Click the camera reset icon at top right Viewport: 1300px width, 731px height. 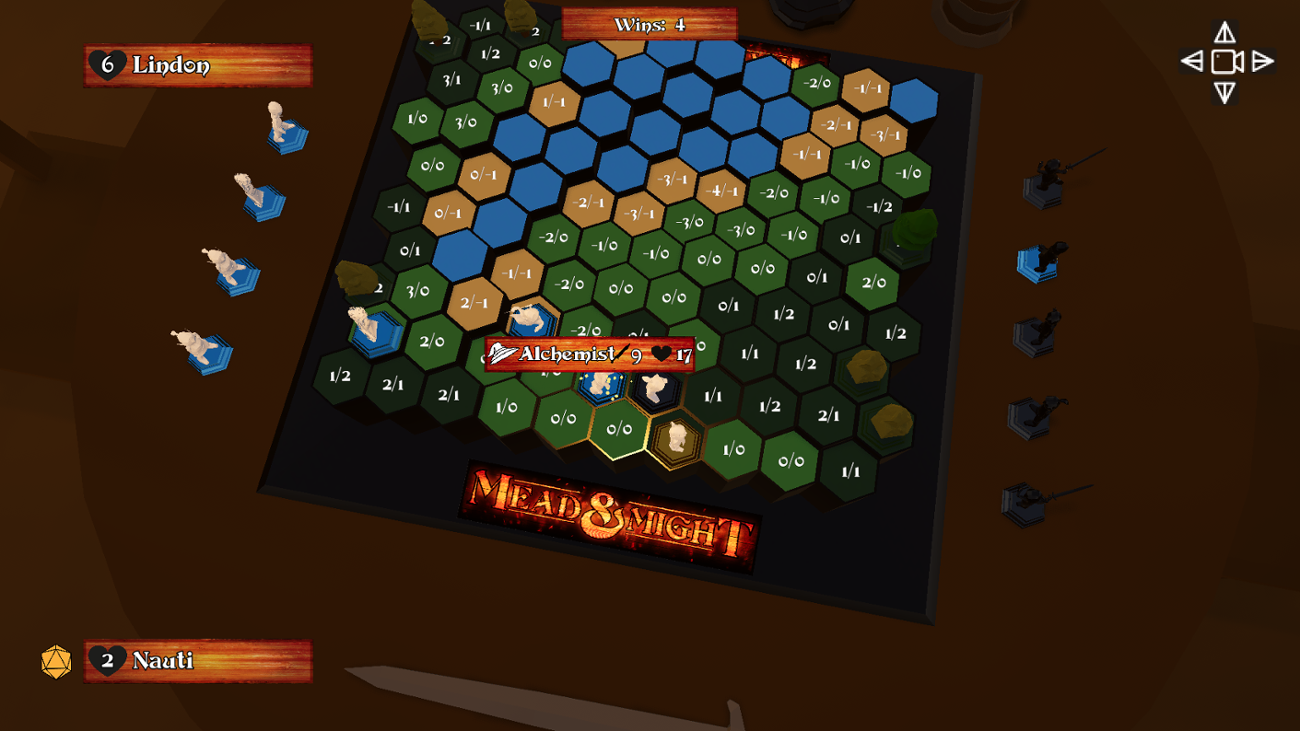(1225, 60)
